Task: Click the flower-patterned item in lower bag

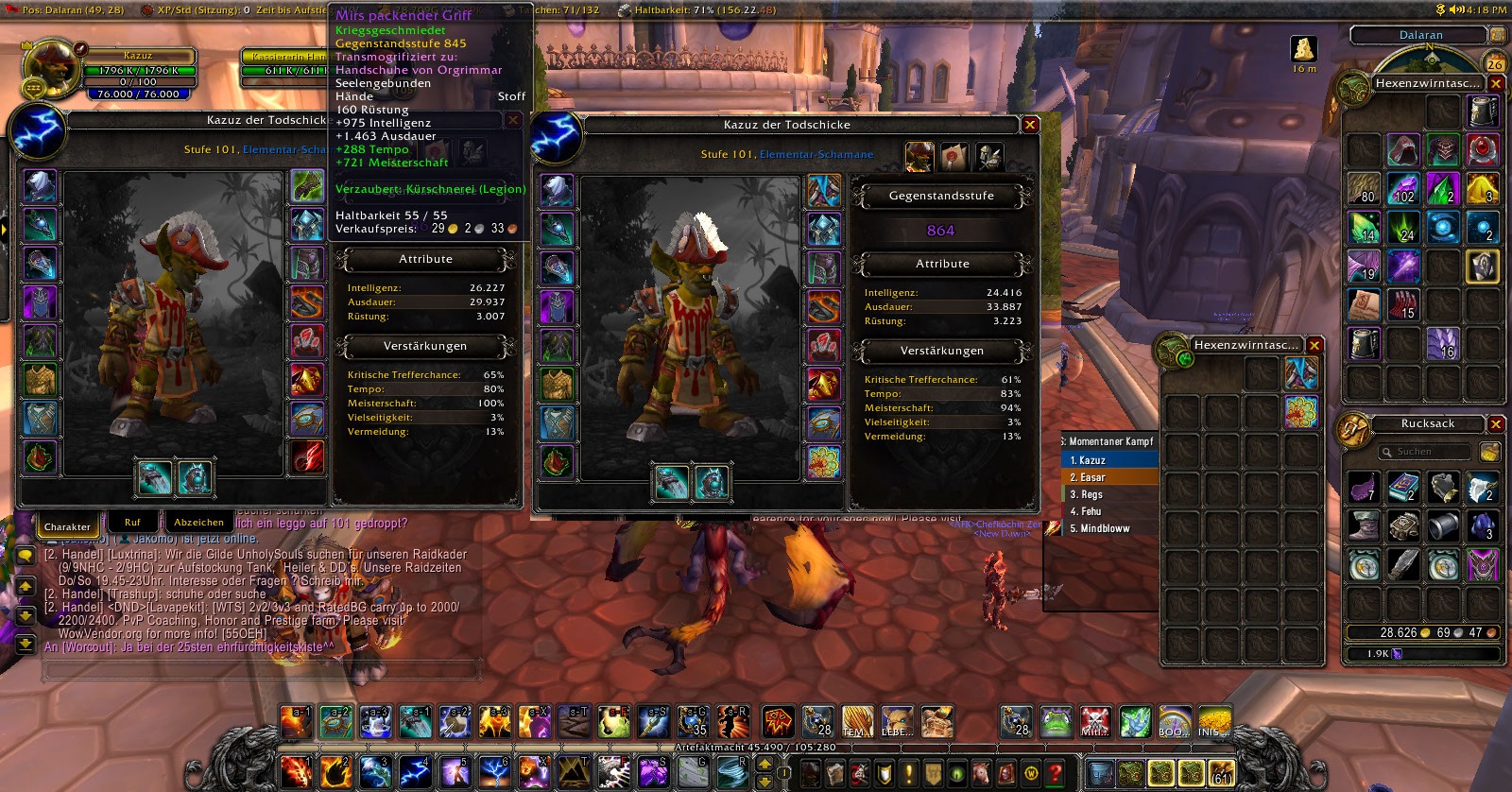Action: [1301, 412]
